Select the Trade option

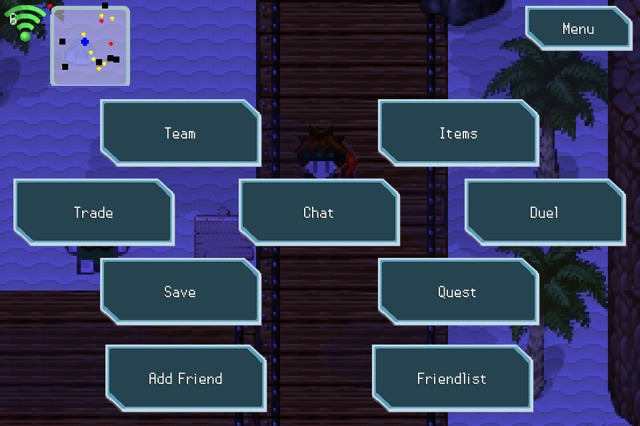[93, 213]
